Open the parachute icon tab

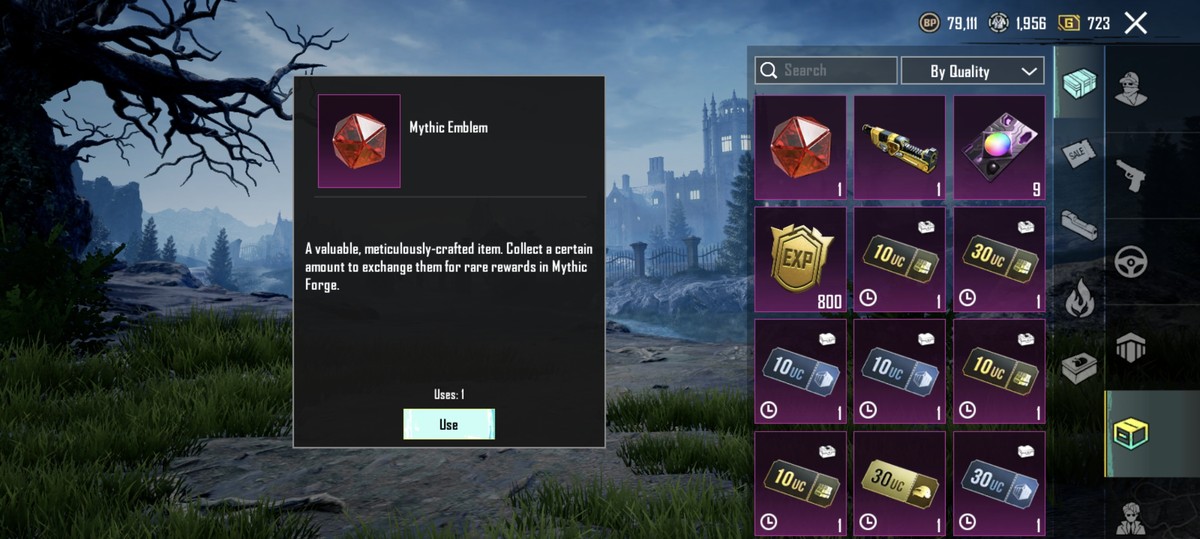tap(1131, 348)
